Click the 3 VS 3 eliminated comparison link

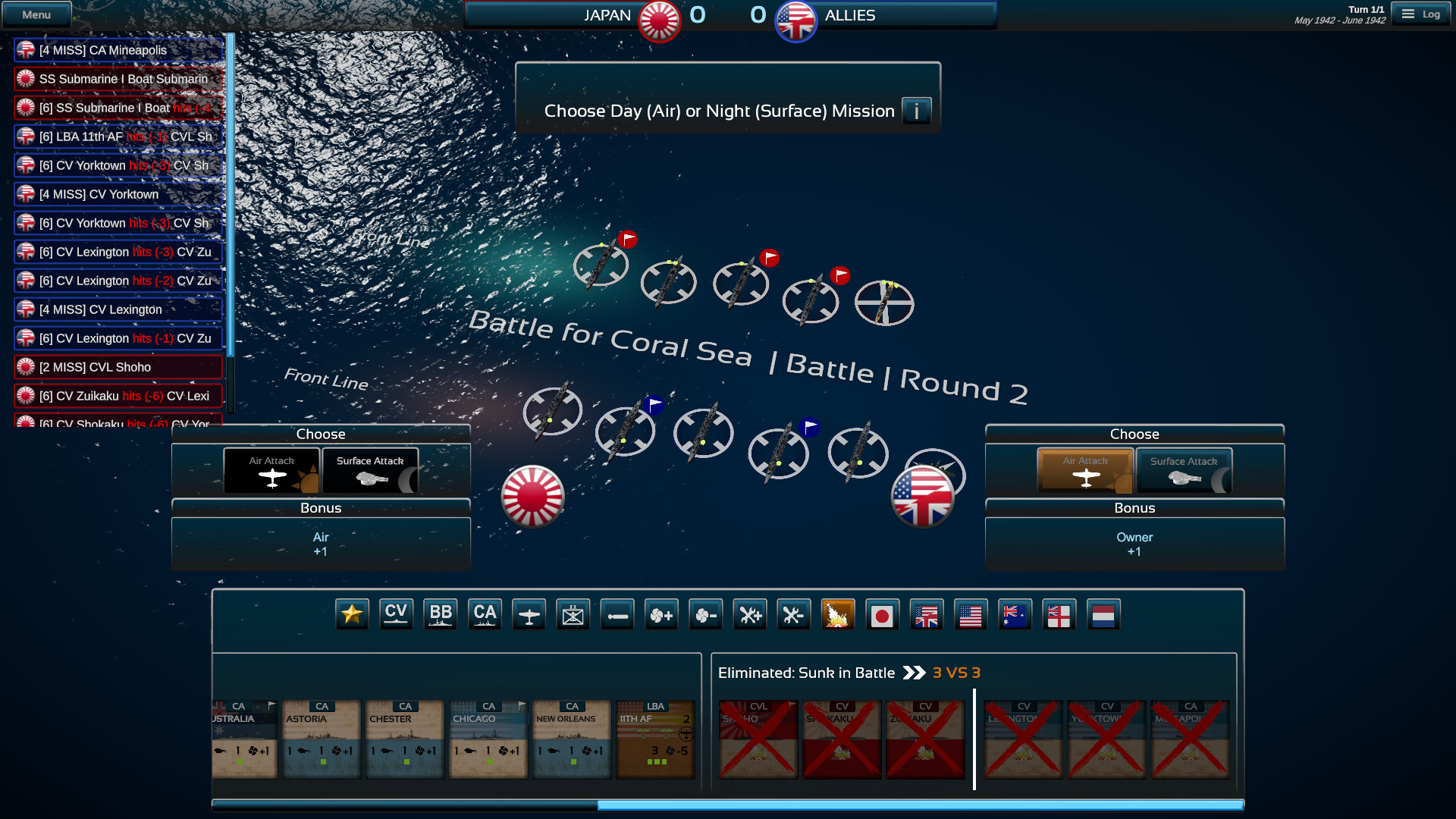[955, 672]
